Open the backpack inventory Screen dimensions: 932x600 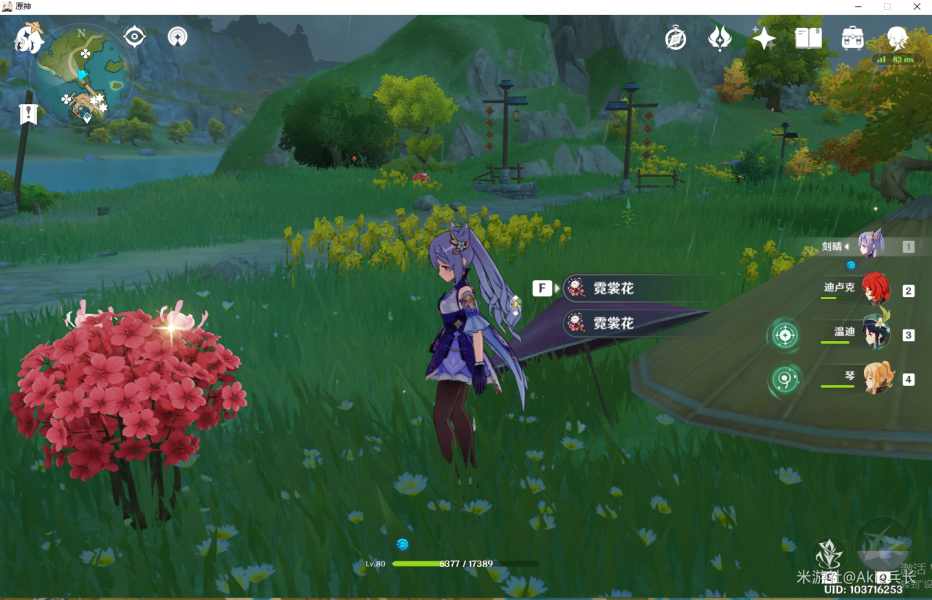(x=853, y=39)
